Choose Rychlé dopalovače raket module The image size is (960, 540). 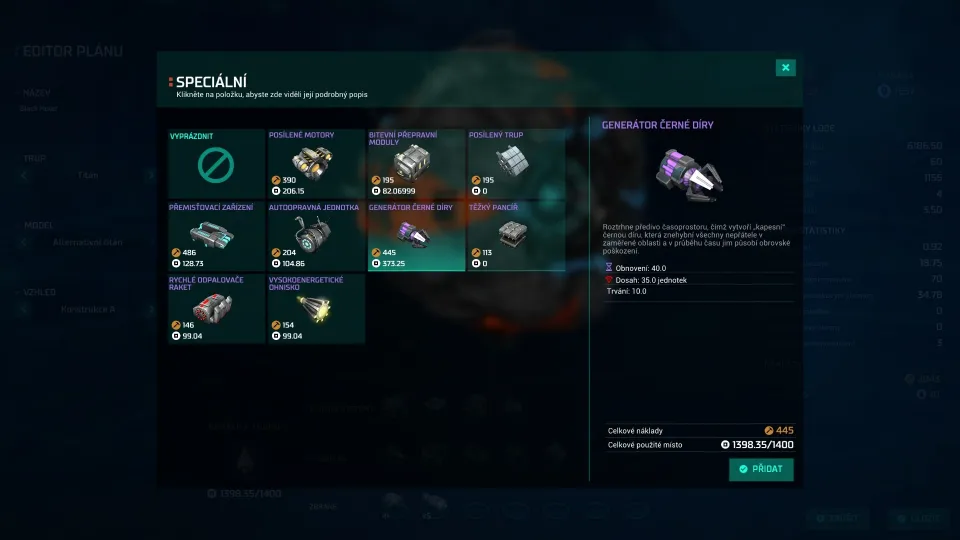click(216, 309)
